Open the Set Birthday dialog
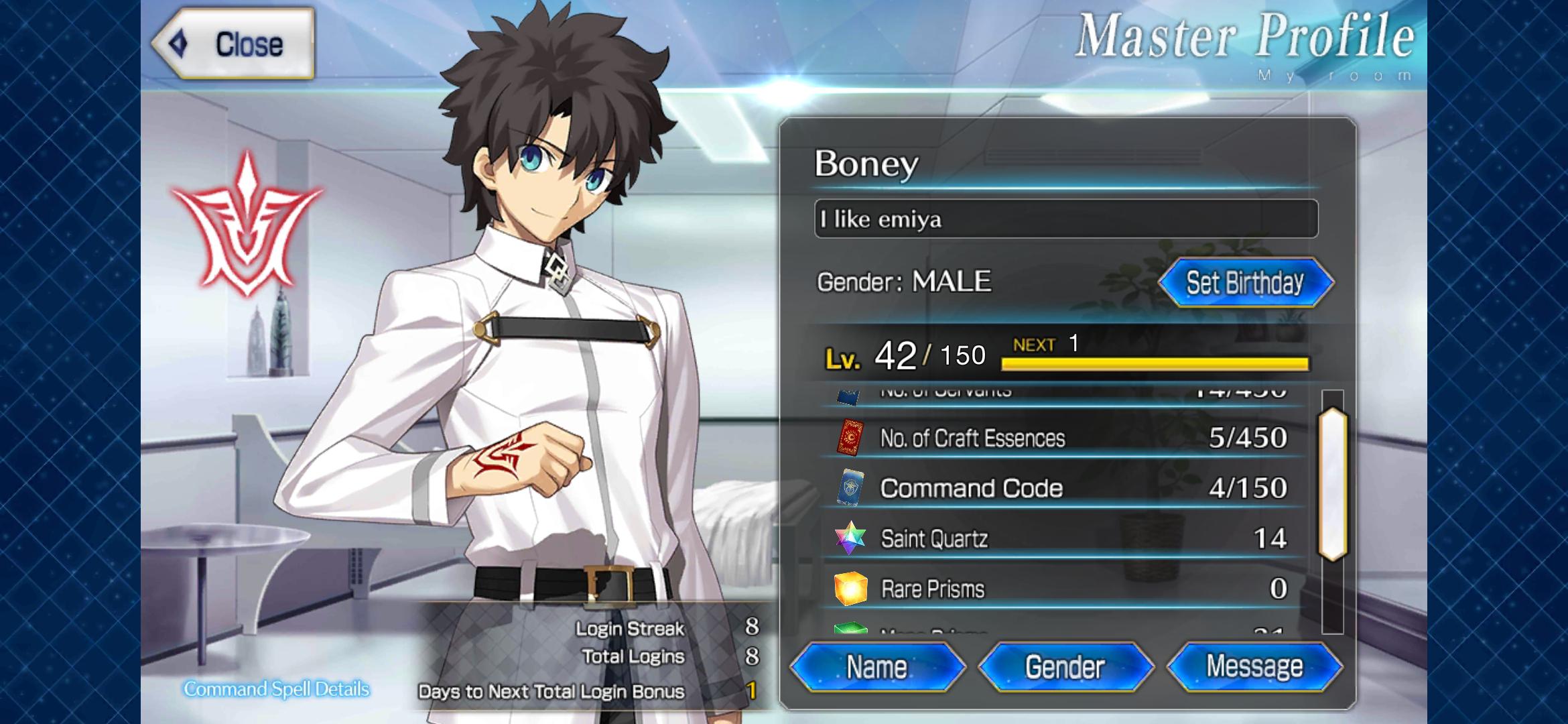 pos(1245,282)
